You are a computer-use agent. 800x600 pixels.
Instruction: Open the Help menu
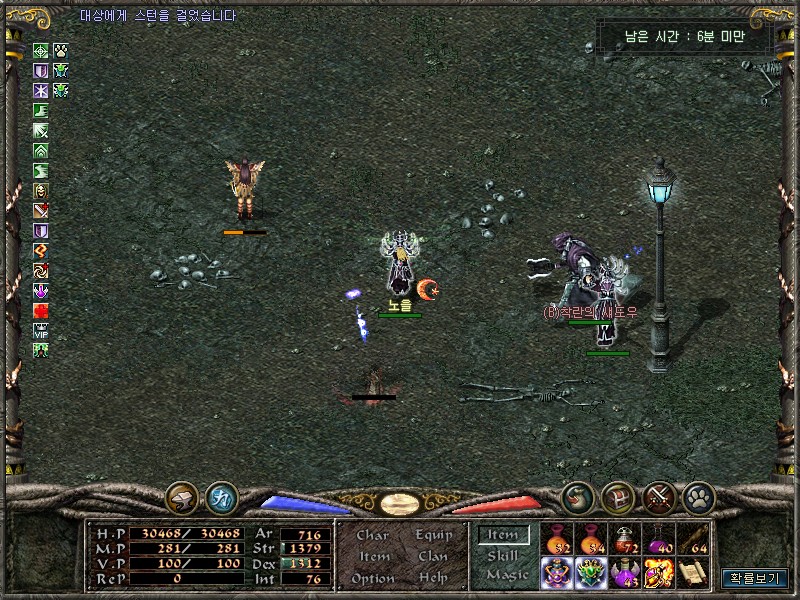[x=433, y=578]
